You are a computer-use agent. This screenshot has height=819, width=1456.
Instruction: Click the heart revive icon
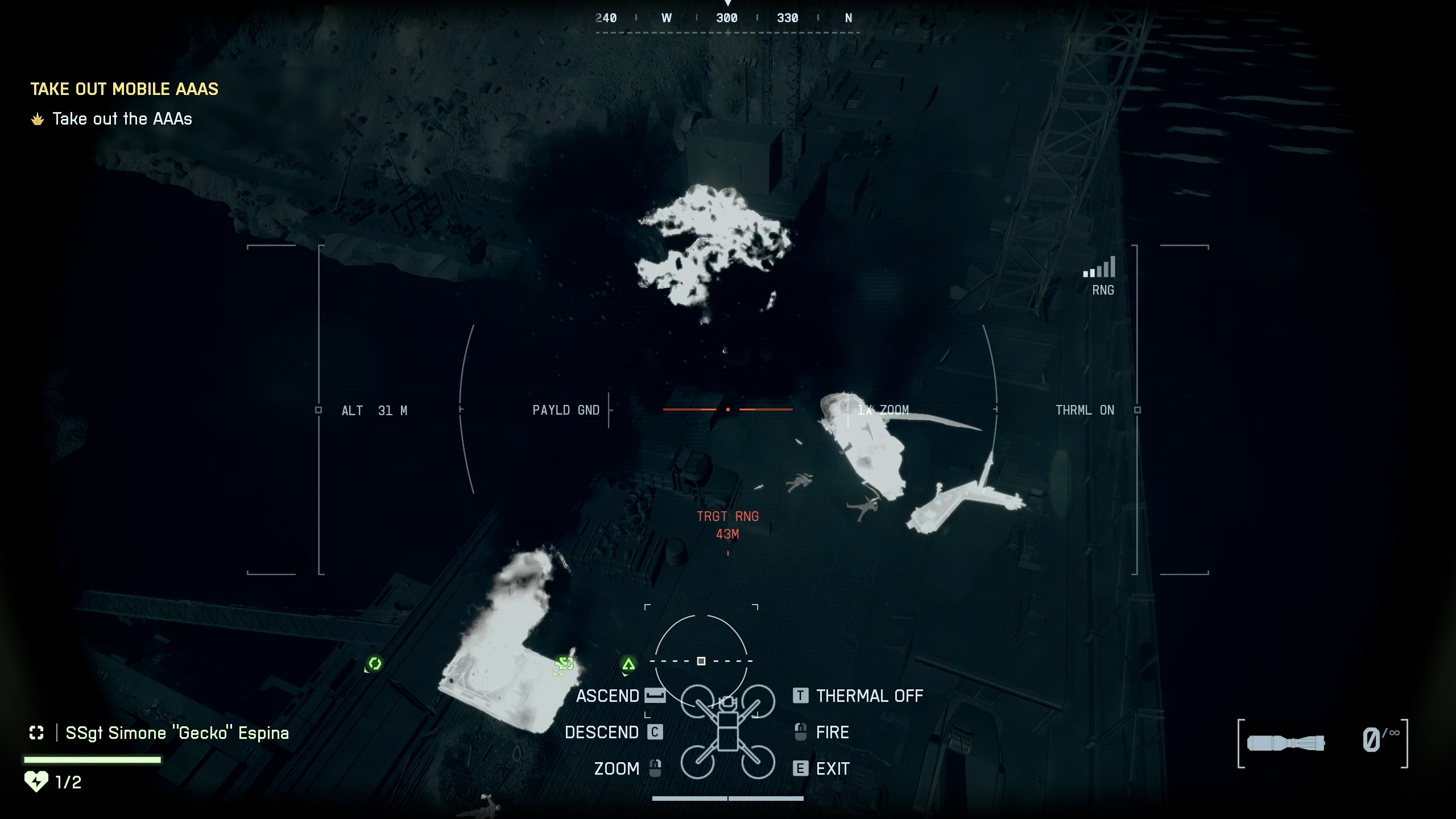[x=36, y=781]
